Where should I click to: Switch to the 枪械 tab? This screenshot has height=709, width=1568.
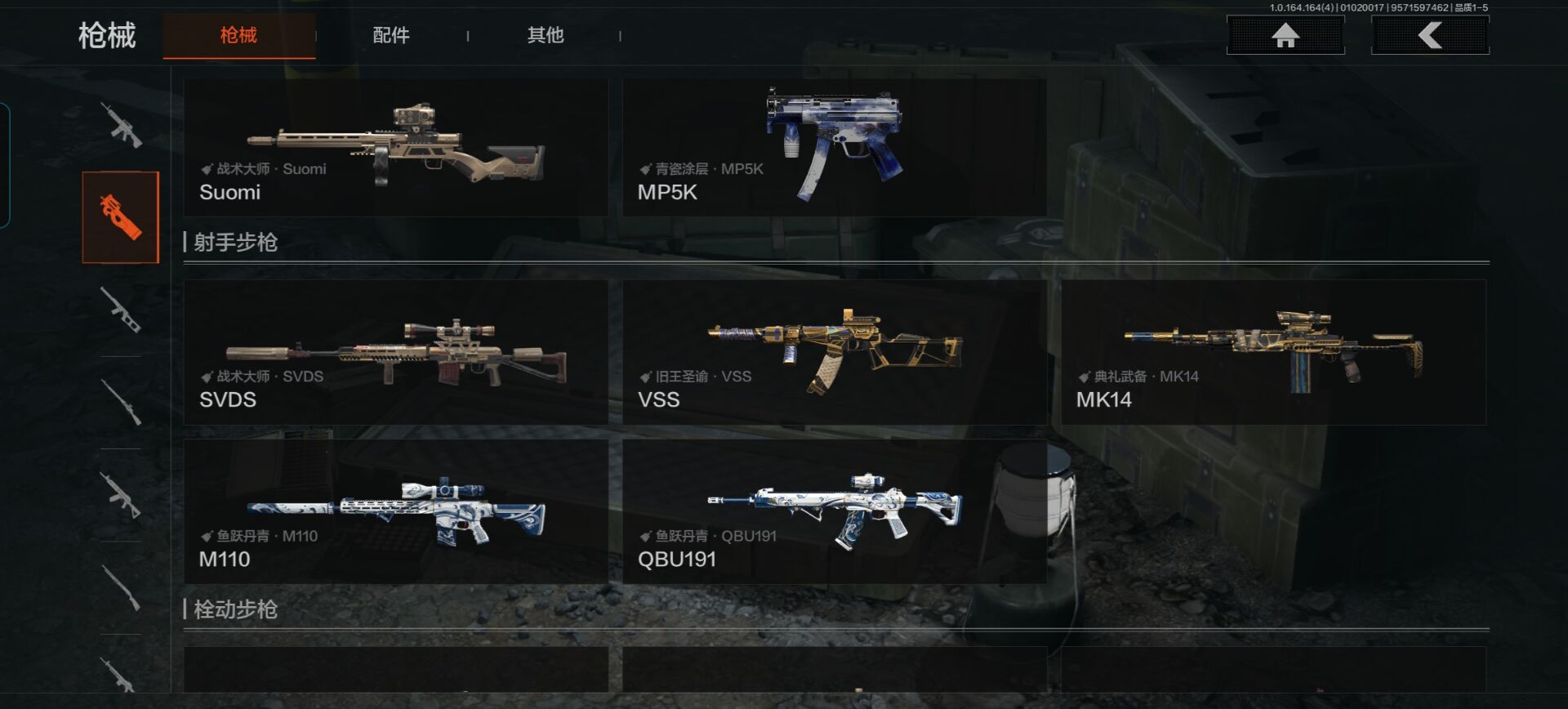[238, 36]
